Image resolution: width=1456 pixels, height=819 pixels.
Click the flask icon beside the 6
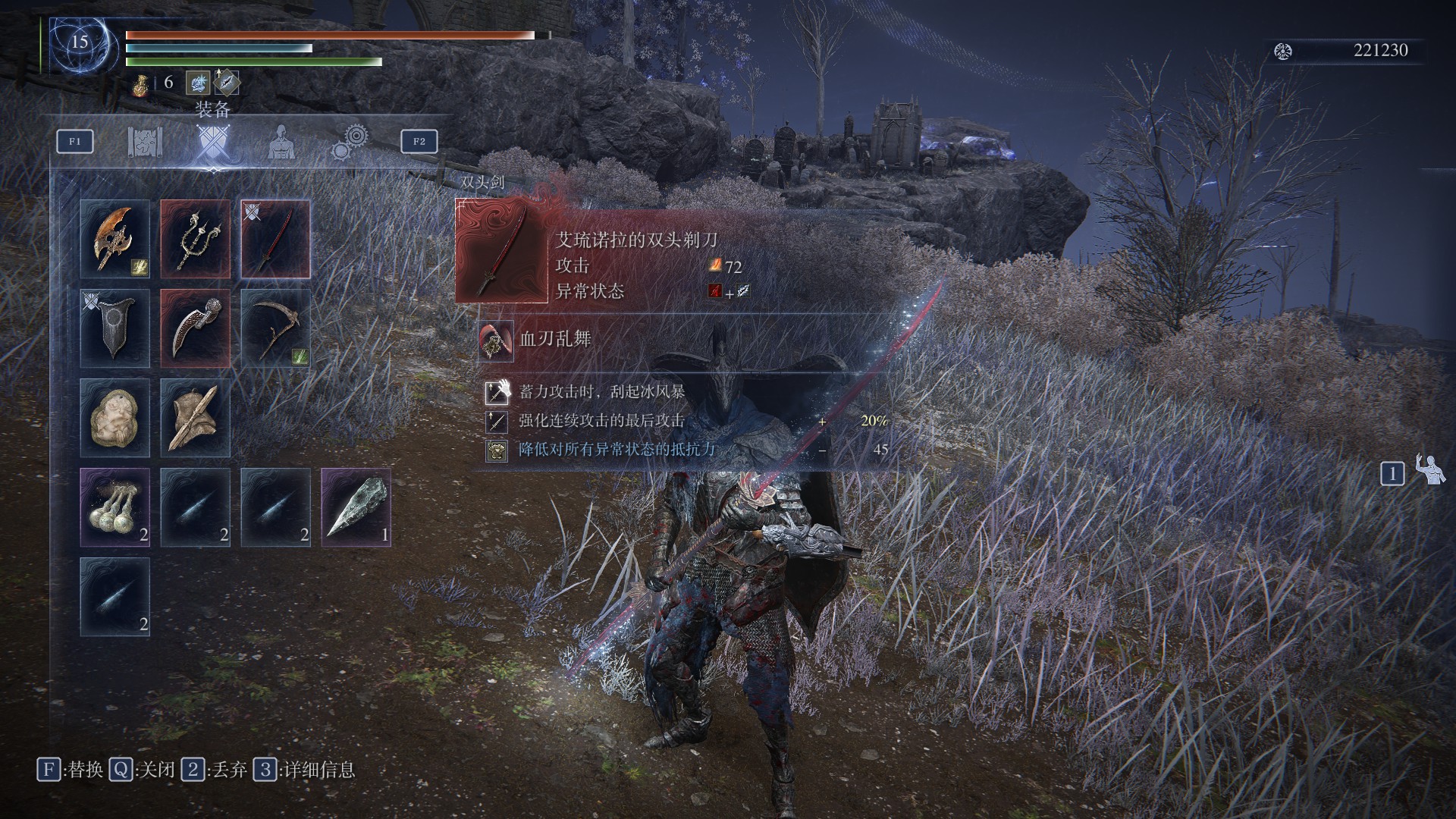click(140, 83)
